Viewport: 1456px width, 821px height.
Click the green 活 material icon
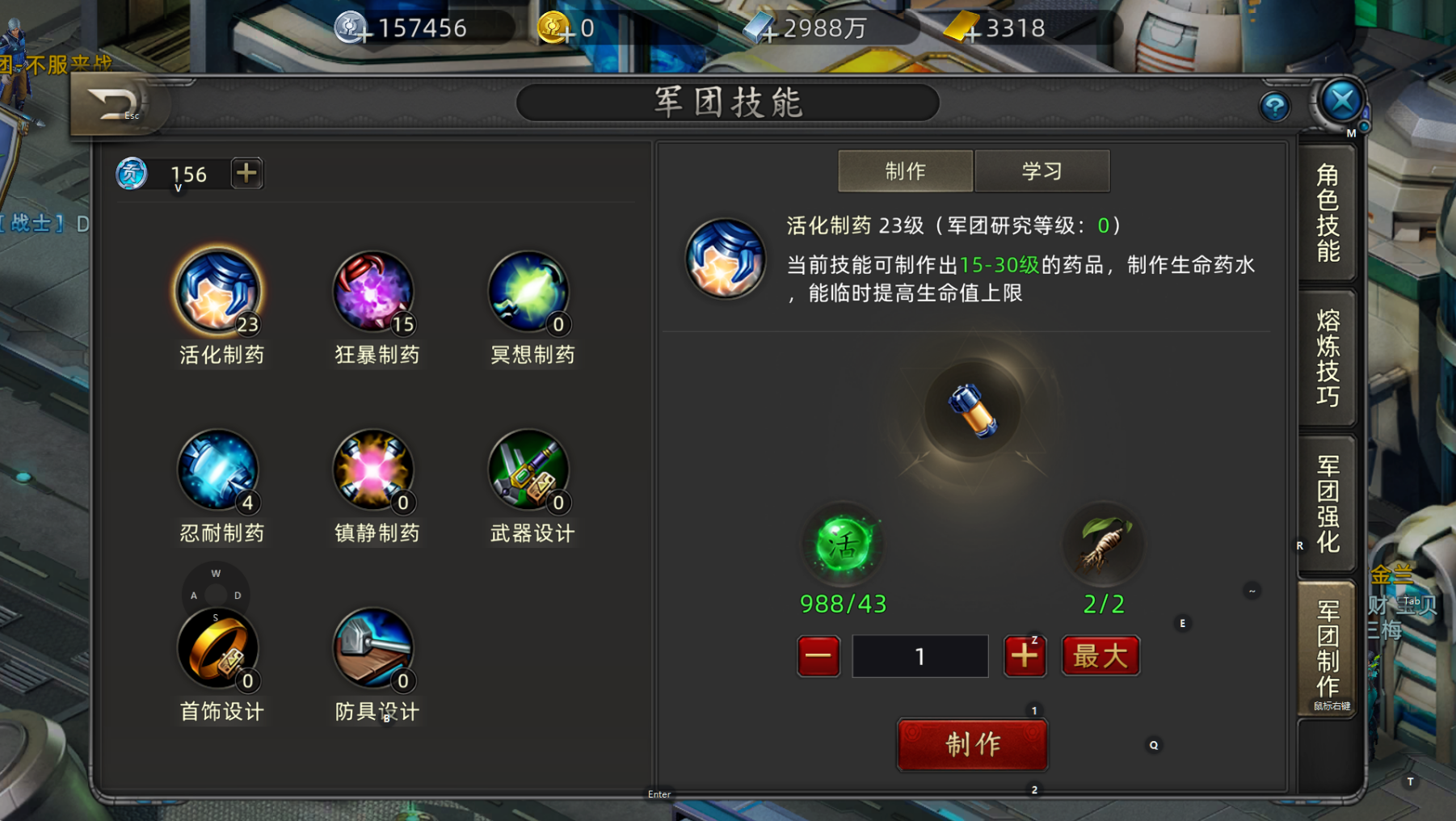(x=843, y=545)
